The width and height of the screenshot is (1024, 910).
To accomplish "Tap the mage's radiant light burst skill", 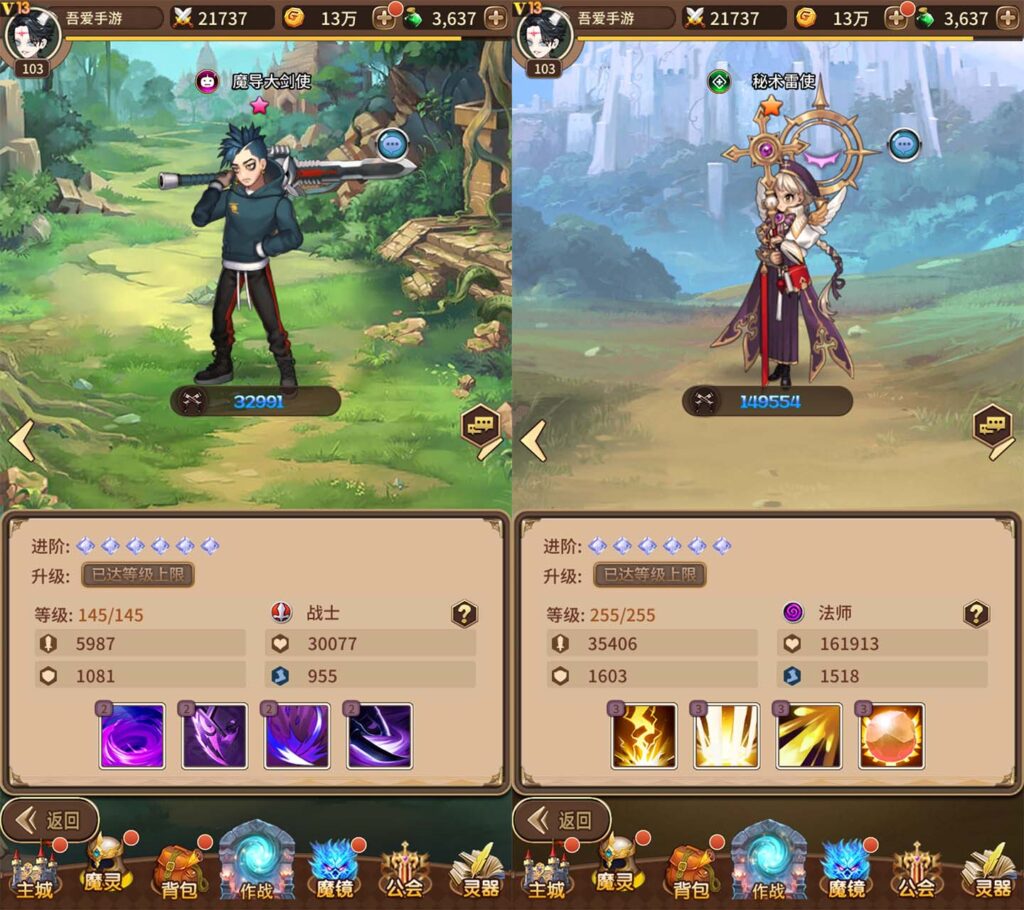I will pyautogui.click(x=726, y=736).
